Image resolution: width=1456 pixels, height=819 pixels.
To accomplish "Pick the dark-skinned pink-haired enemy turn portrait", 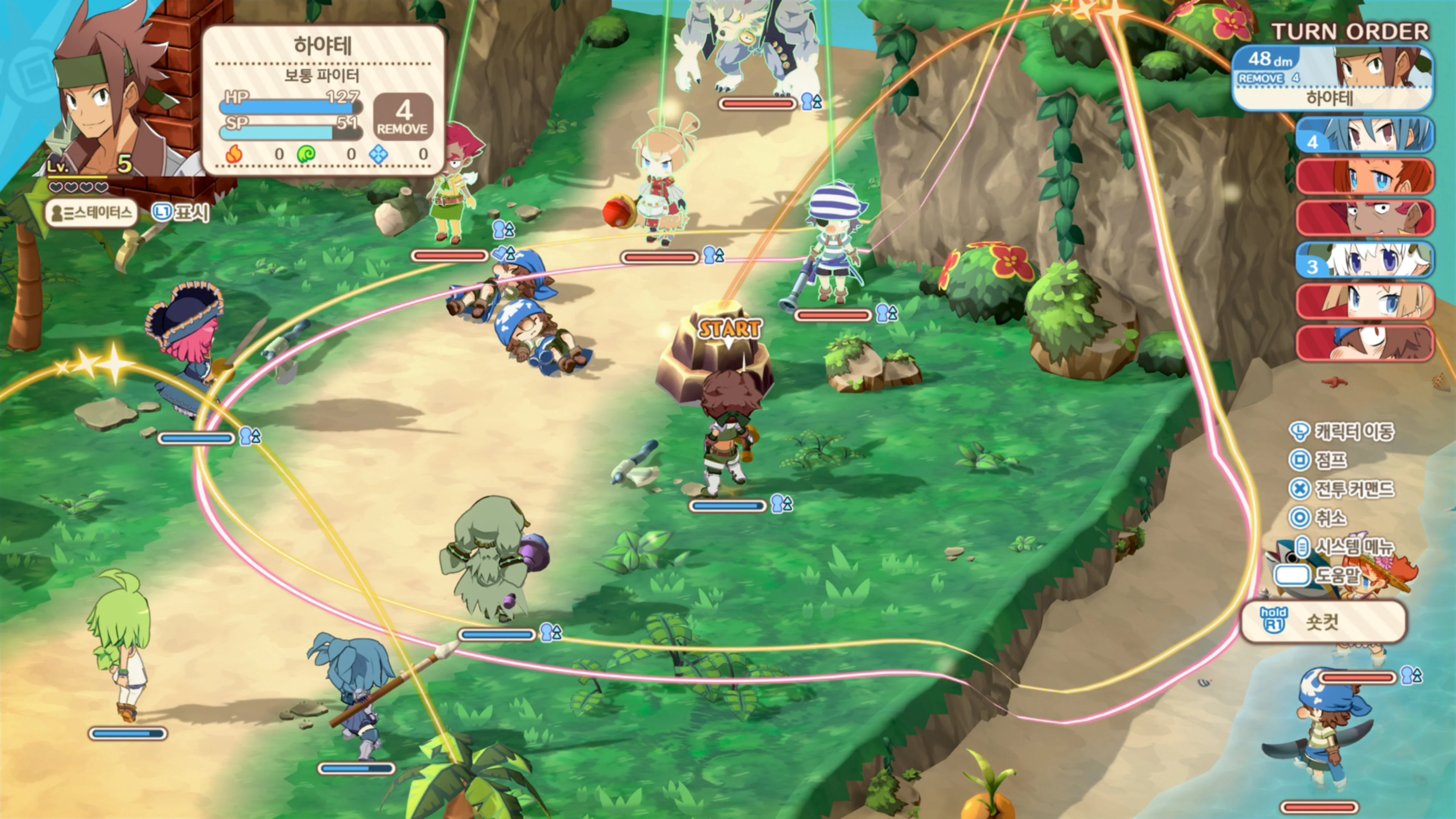I will 1365,218.
